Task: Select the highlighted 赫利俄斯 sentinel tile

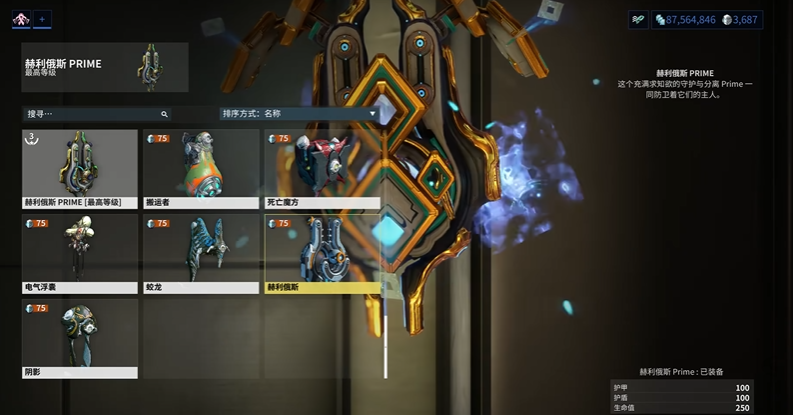Action: coord(321,253)
